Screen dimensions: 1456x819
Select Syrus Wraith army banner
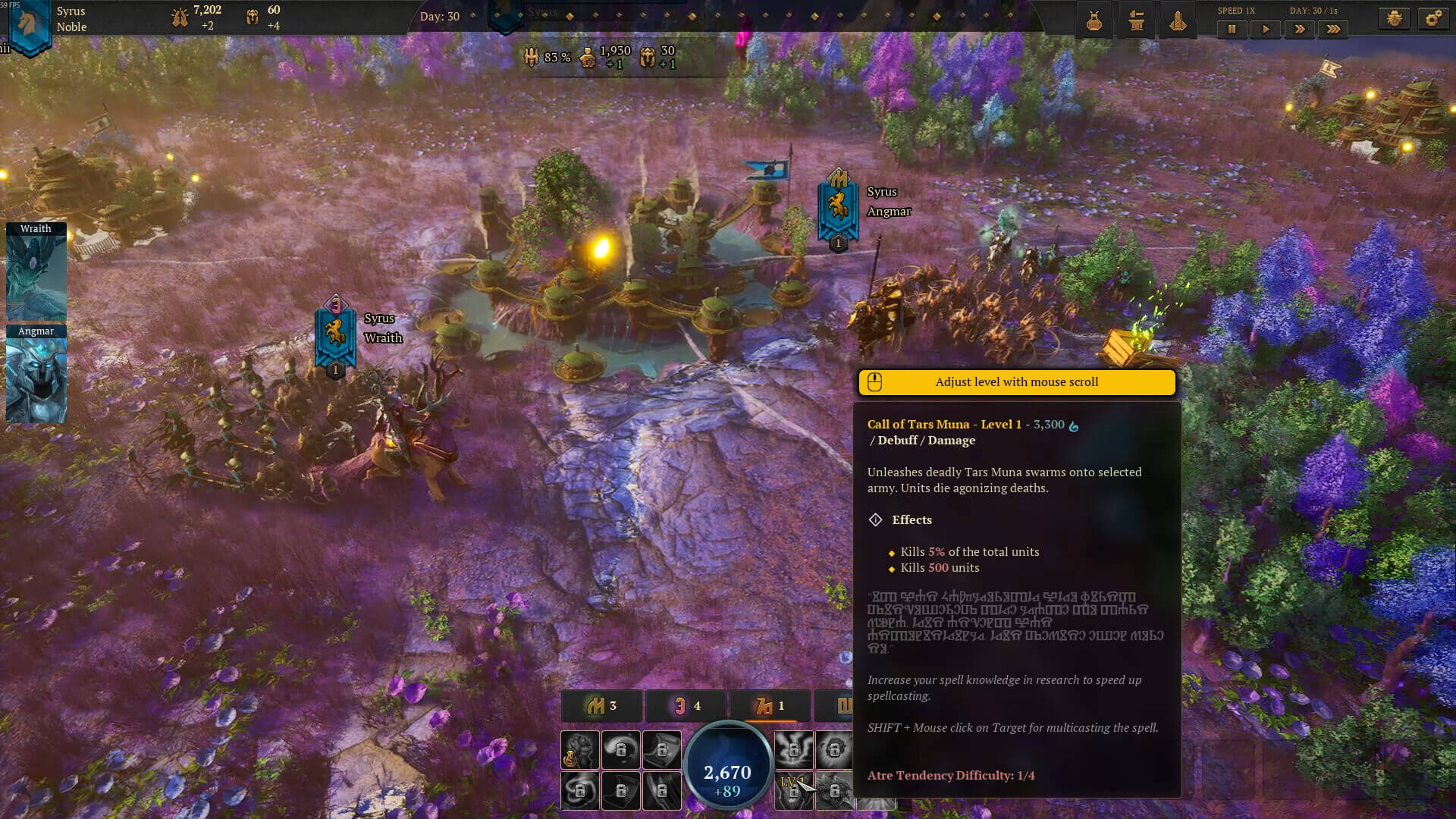(335, 334)
